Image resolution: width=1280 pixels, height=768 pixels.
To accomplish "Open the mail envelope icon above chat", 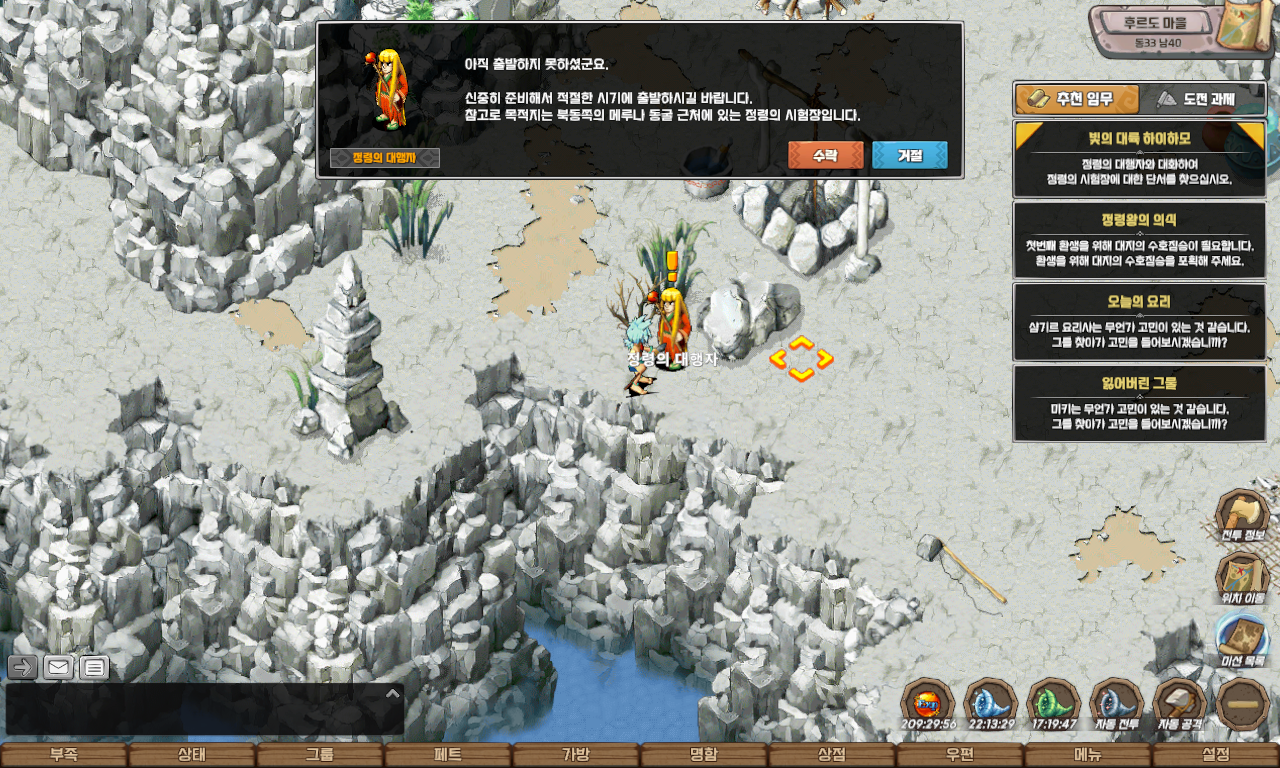I will (58, 668).
